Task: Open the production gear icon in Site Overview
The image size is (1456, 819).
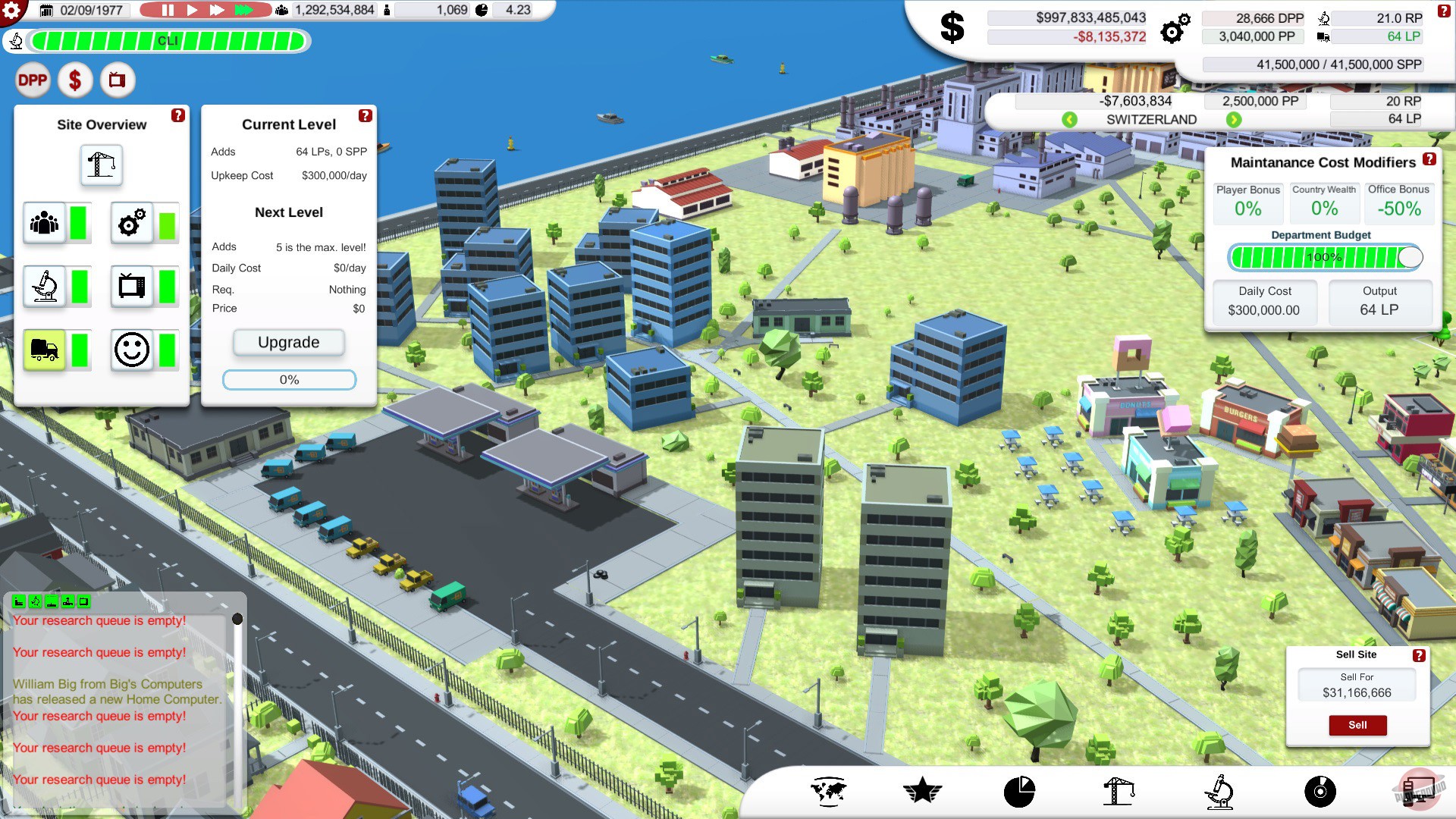Action: tap(130, 222)
